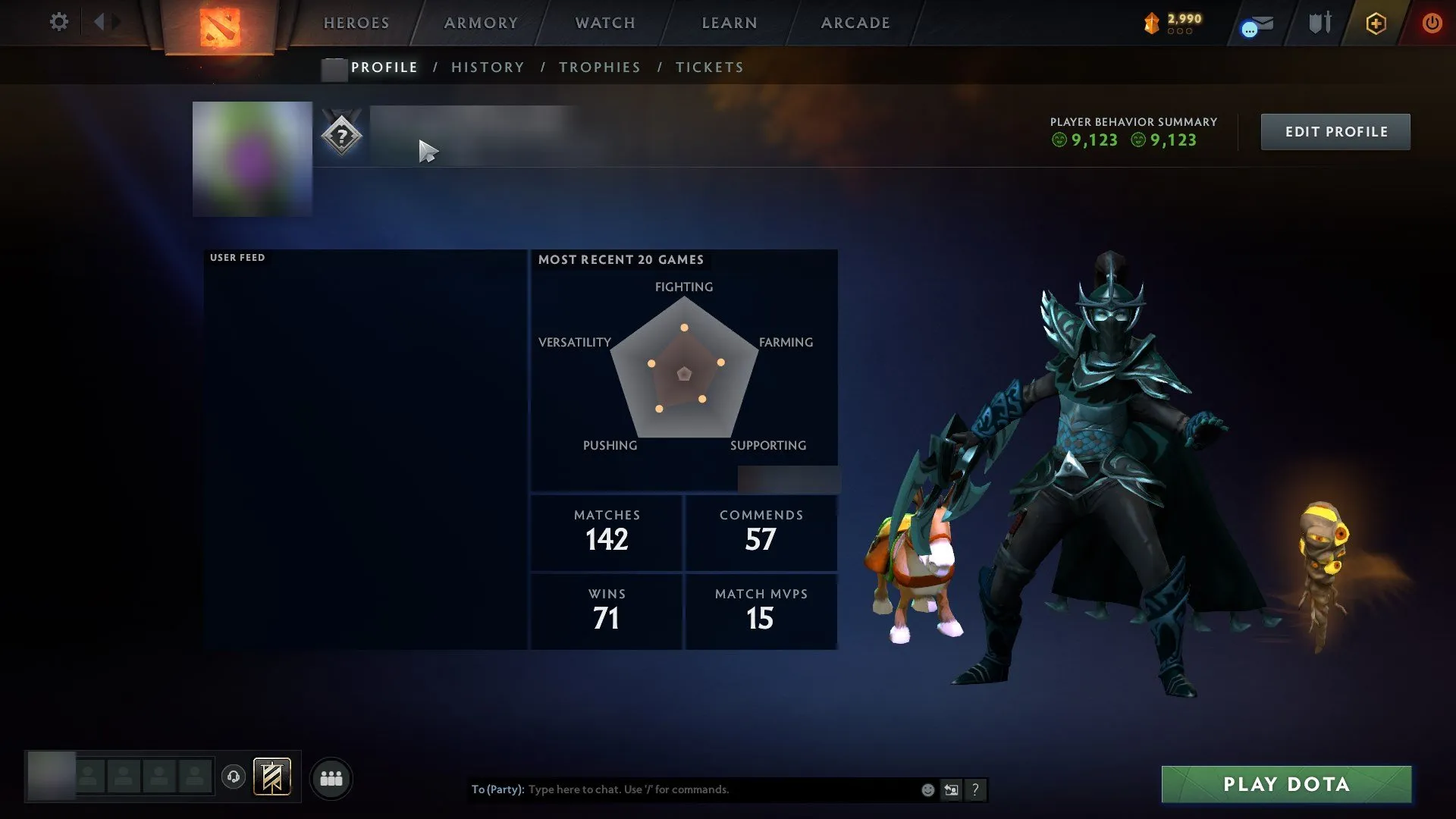The height and width of the screenshot is (819, 1456).
Task: Click the screenshot share icon near chat
Action: point(951,789)
